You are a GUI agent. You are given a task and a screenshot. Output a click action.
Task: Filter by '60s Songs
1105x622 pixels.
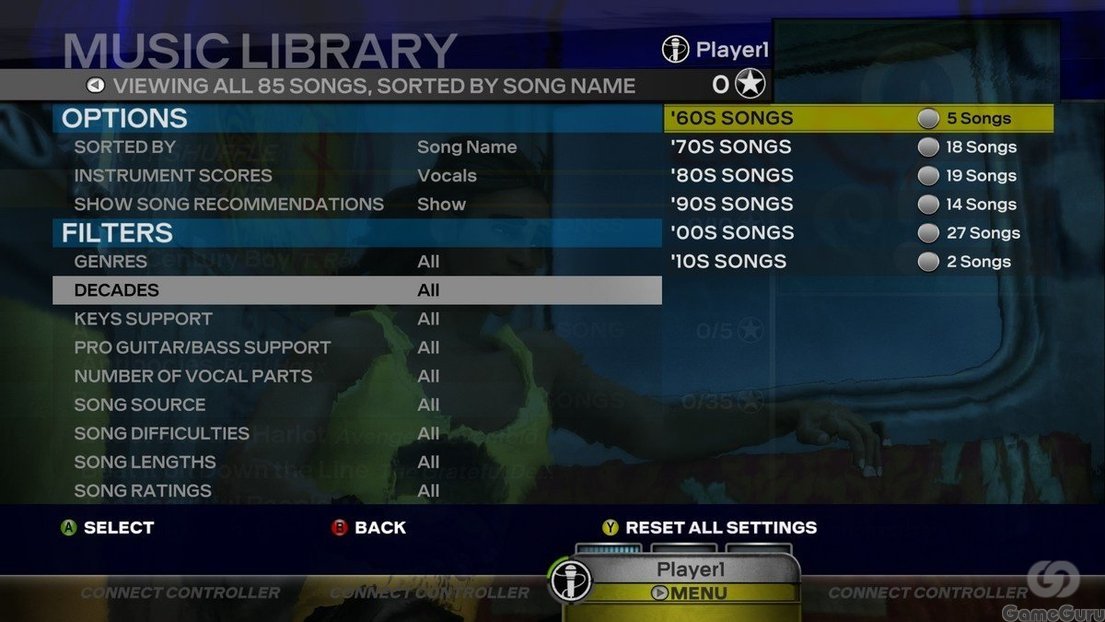(x=858, y=118)
